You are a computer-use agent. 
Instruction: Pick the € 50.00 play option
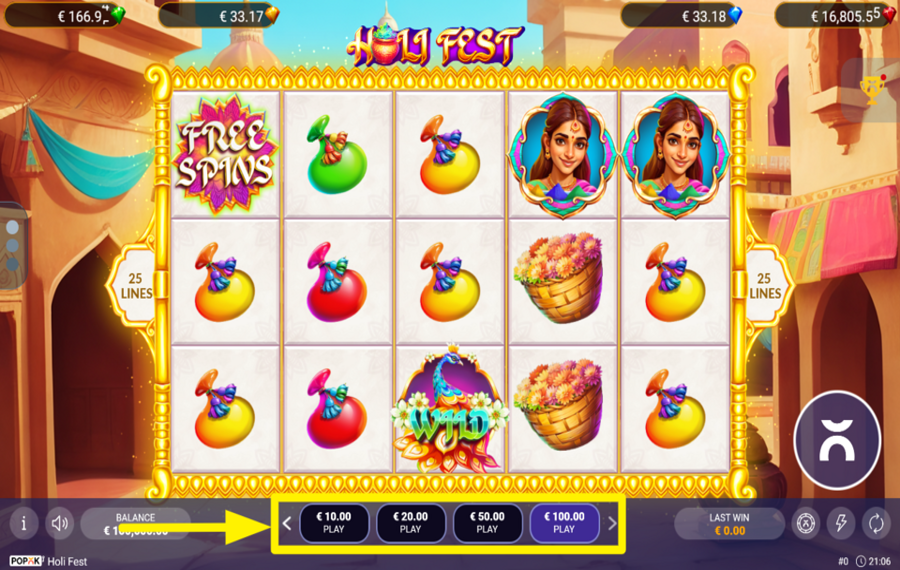click(x=487, y=523)
